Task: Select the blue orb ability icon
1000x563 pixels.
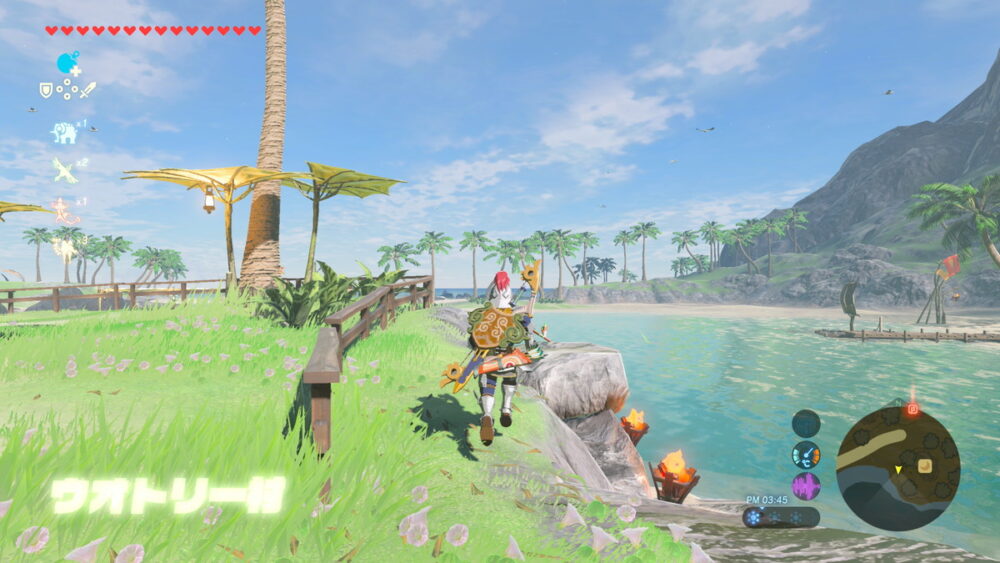Action: (67, 63)
